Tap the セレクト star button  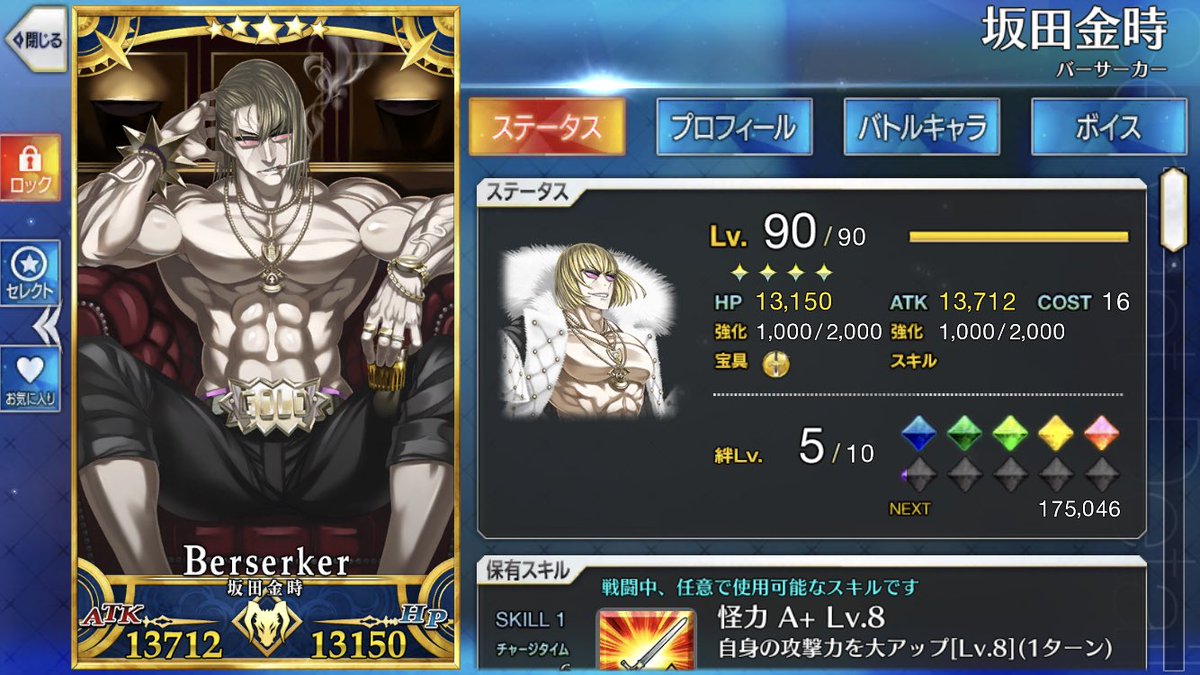(31, 272)
